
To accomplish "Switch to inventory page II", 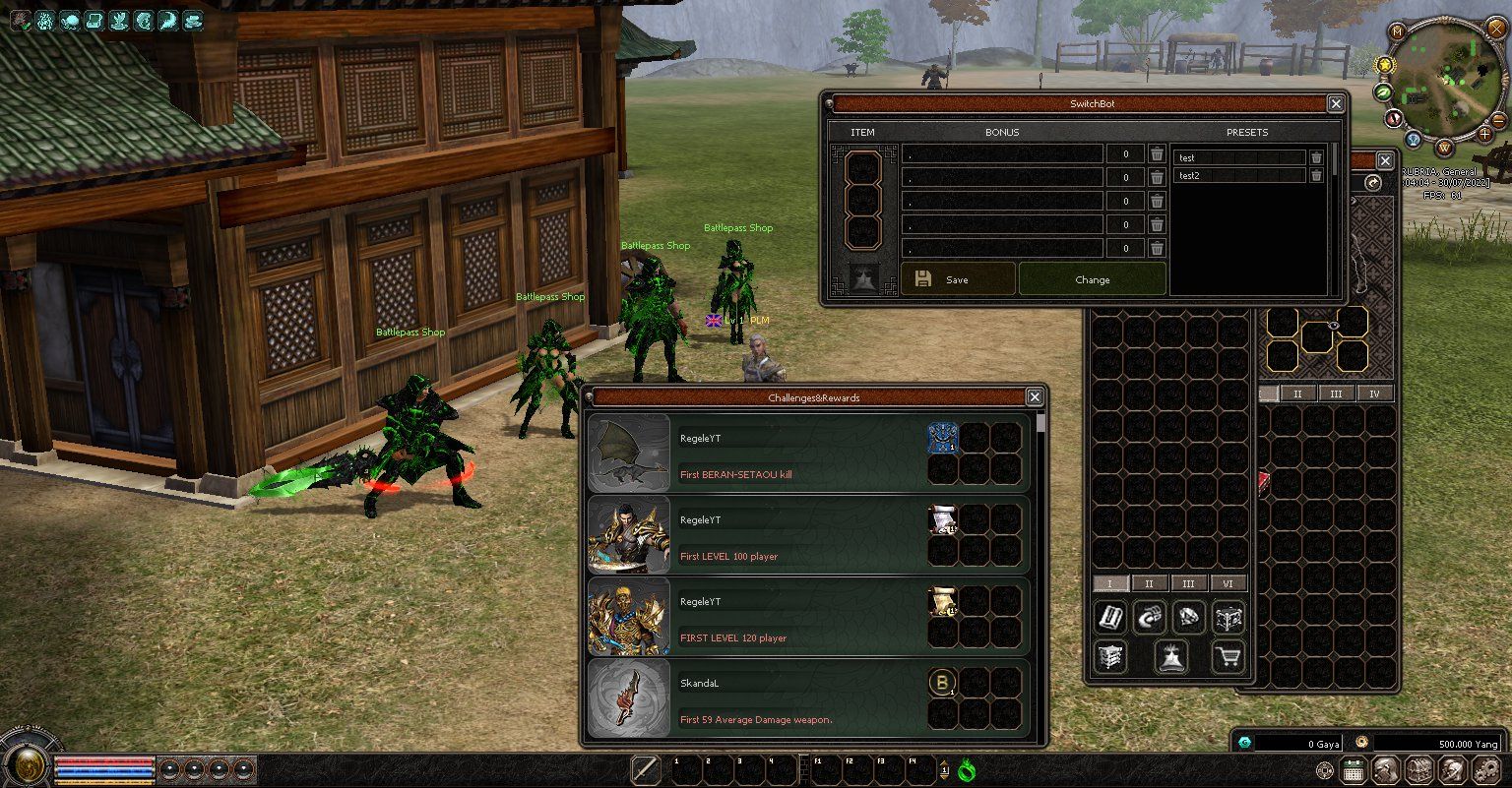I will 1150,583.
